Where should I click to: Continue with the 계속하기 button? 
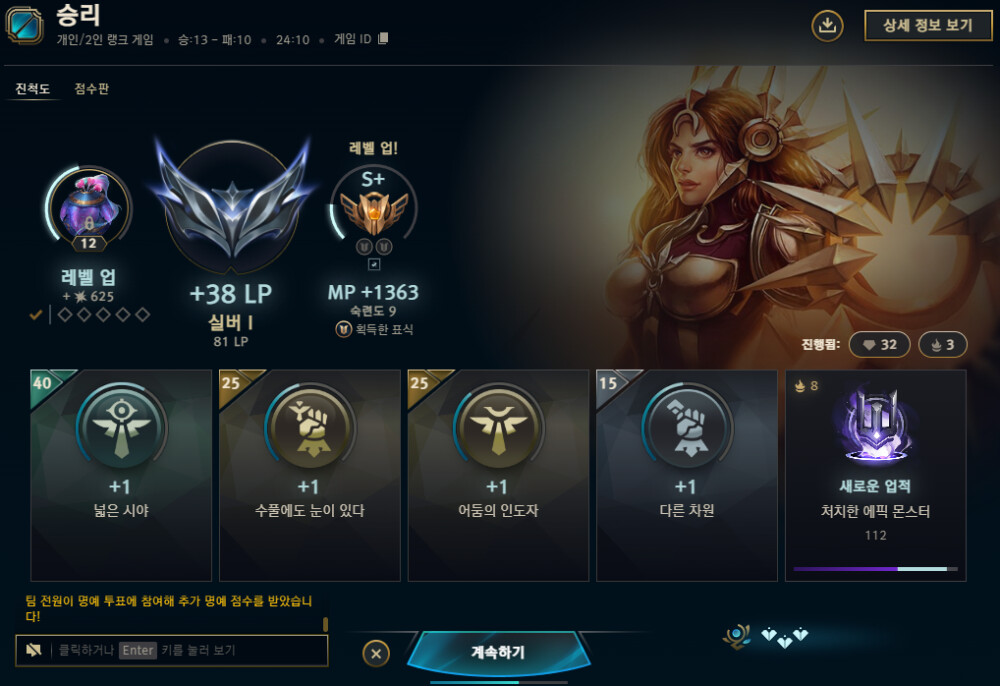498,653
